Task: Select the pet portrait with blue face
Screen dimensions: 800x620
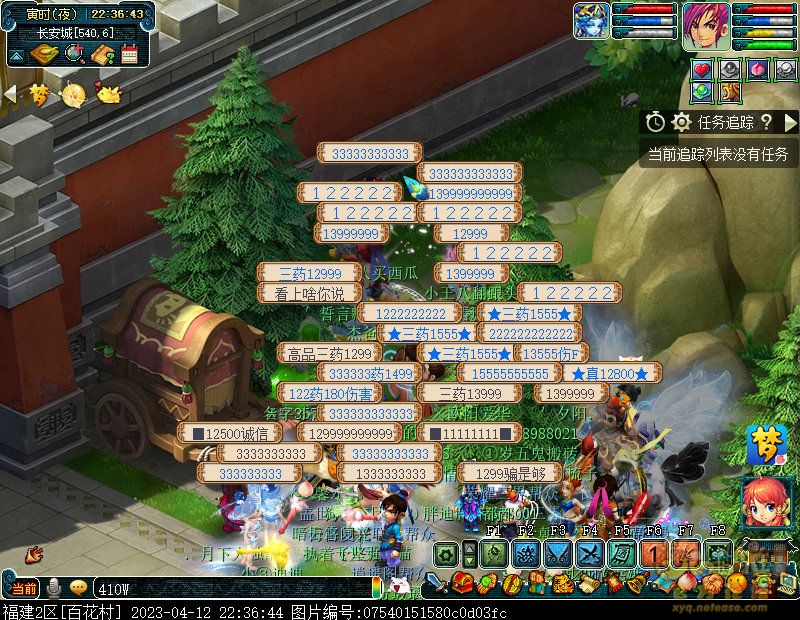Action: [x=591, y=21]
